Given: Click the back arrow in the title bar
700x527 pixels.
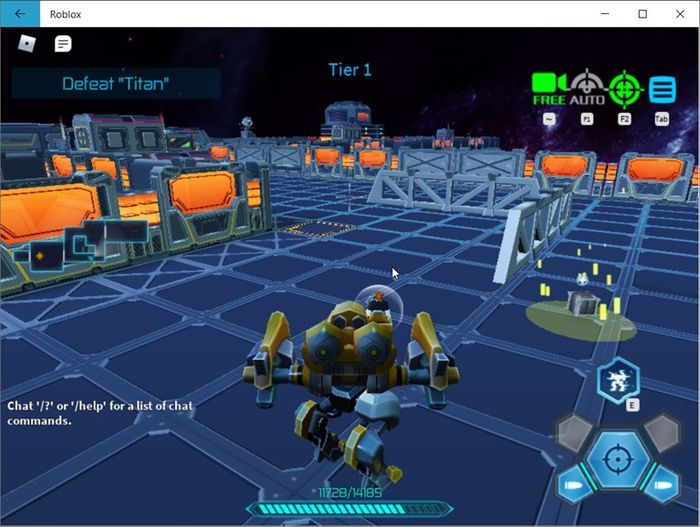Looking at the screenshot, I should pos(20,14).
